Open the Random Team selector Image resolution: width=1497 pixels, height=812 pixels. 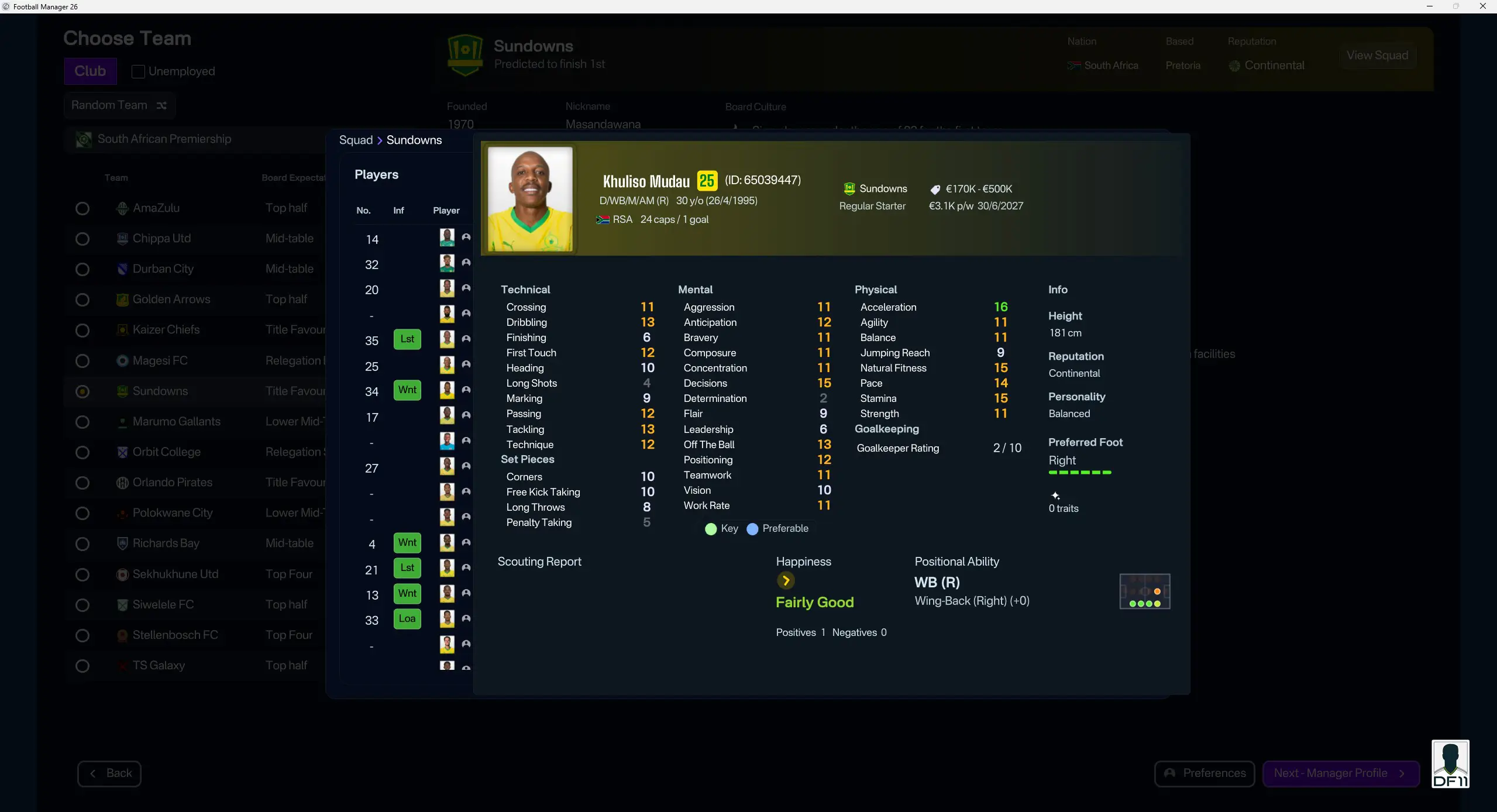[x=109, y=105]
